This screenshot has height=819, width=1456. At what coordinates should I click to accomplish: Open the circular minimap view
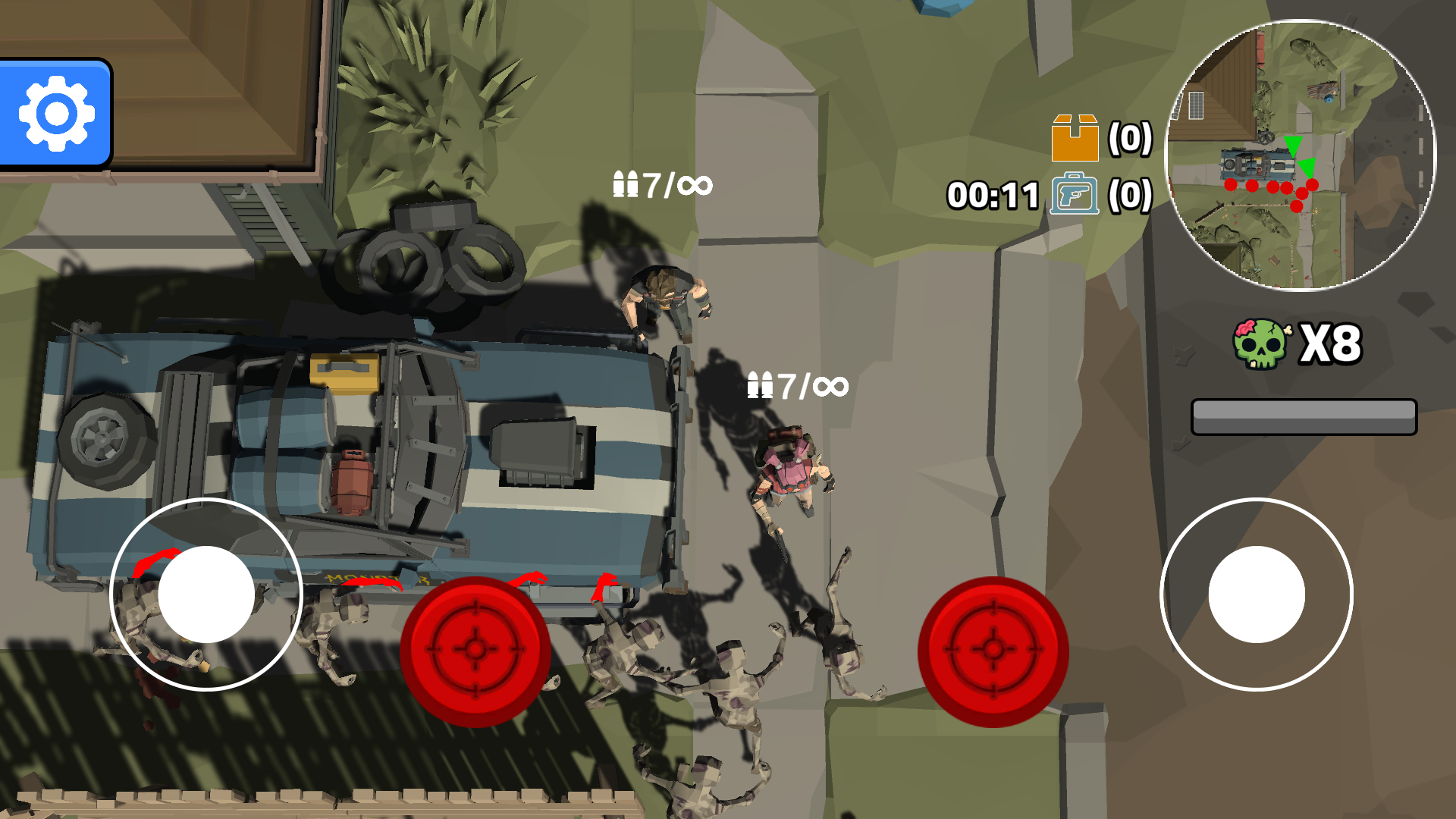click(1303, 159)
